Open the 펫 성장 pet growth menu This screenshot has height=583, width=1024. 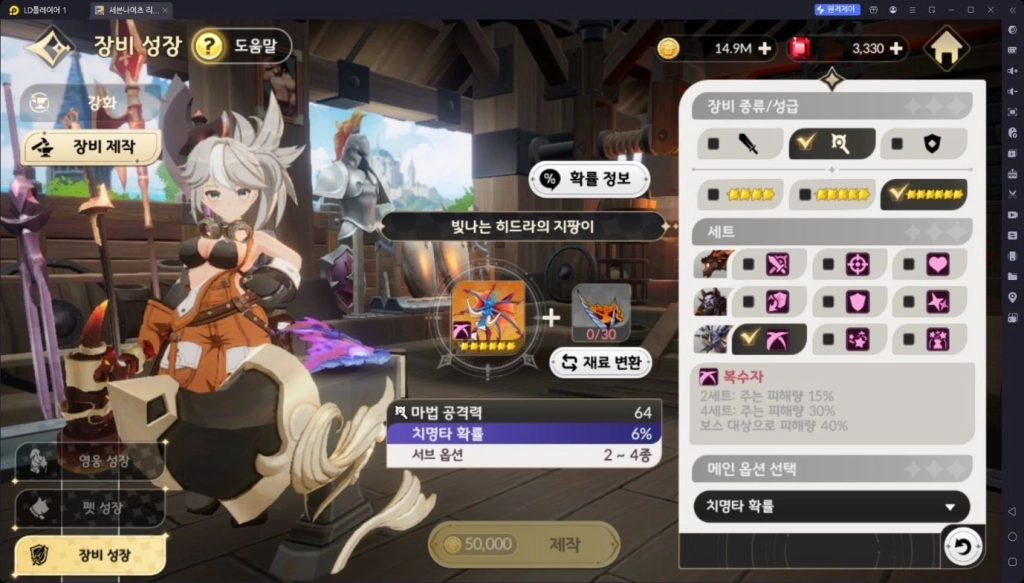[x=90, y=507]
